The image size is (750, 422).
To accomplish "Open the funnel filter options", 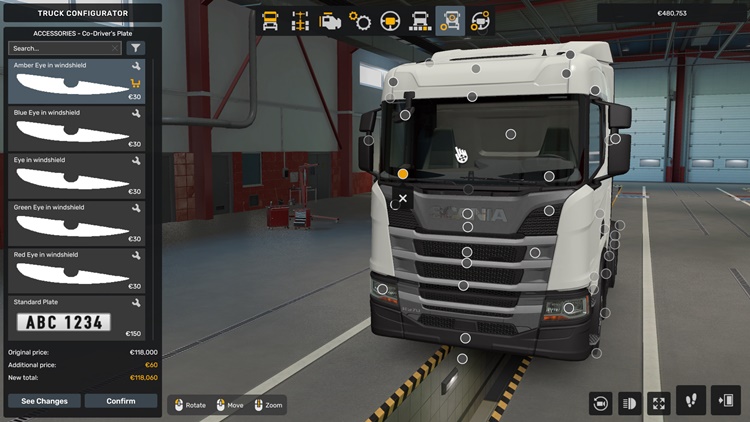I will [x=136, y=48].
